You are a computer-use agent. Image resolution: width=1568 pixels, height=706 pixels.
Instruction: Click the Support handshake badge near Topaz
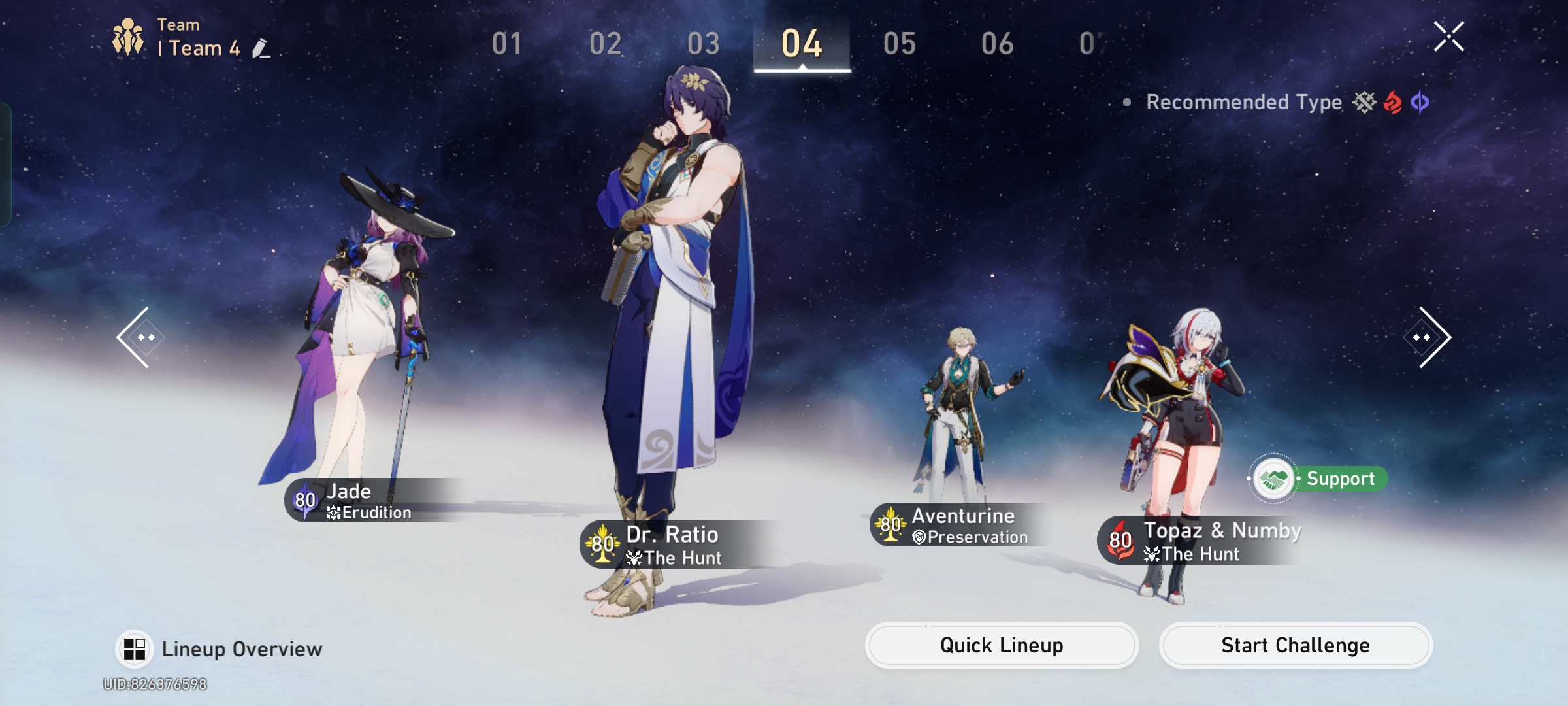1273,479
